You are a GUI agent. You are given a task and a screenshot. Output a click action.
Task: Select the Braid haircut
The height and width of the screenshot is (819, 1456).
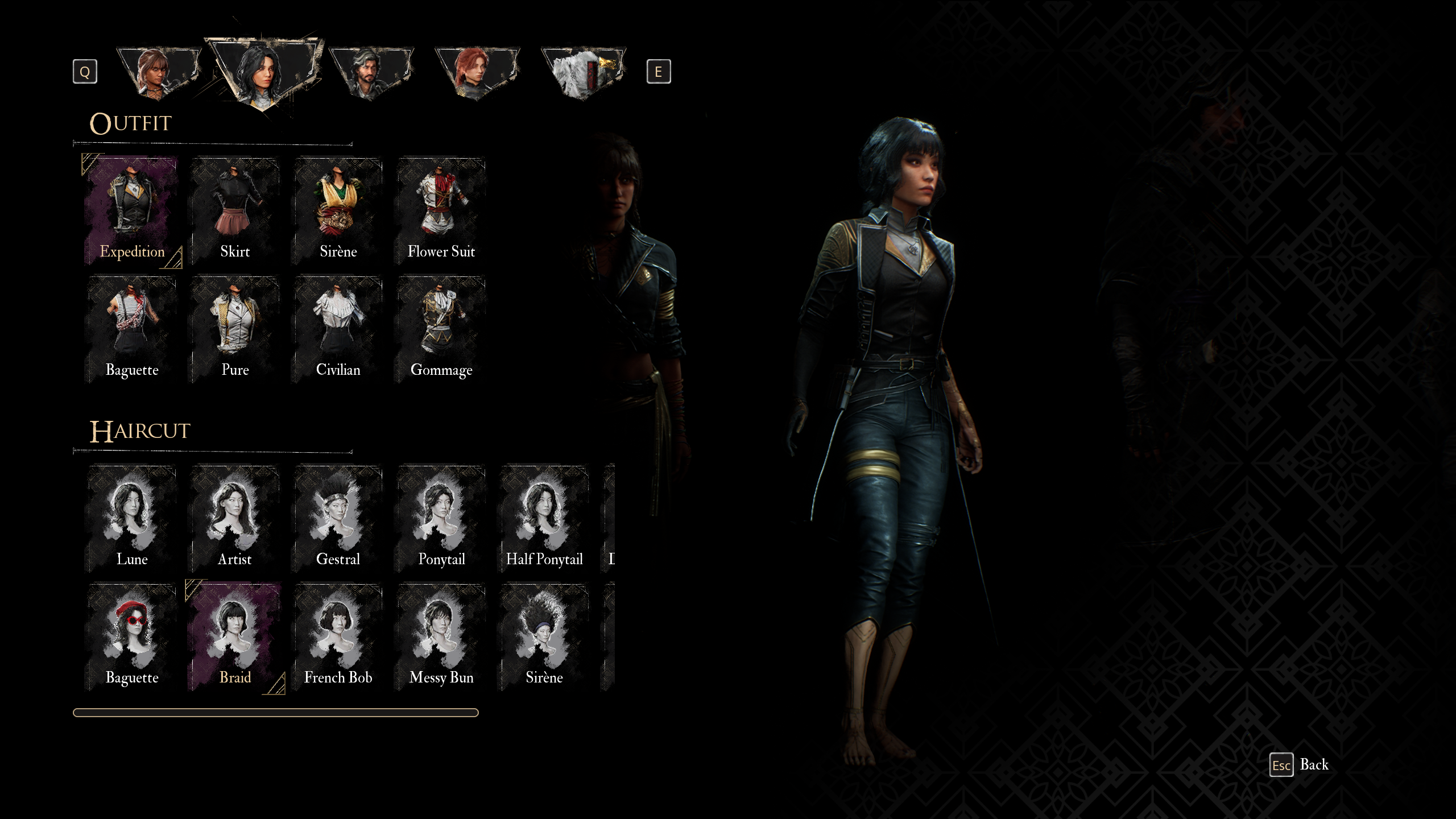point(235,636)
